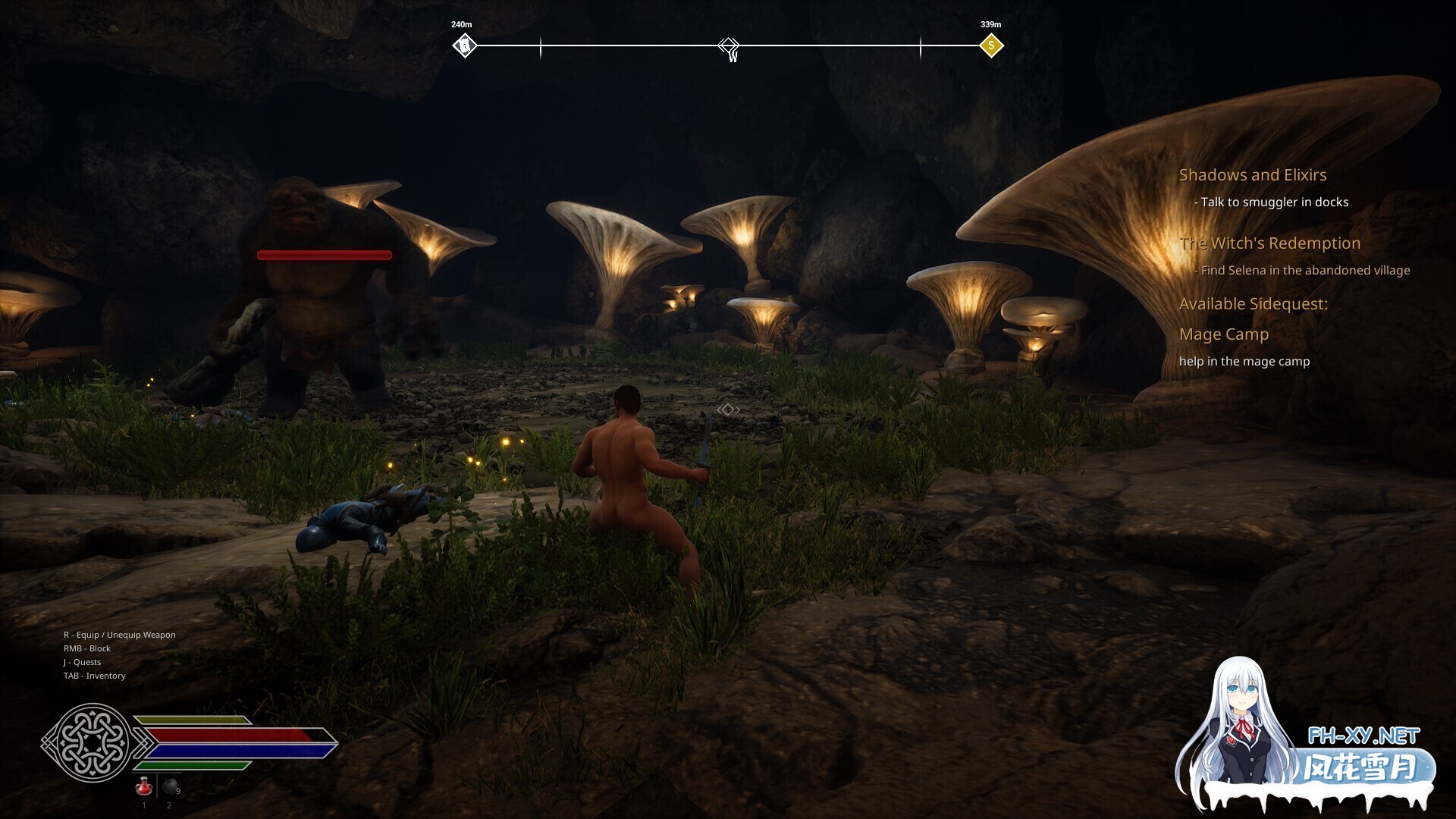Image resolution: width=1456 pixels, height=819 pixels.
Task: Choose the Mage Camp sidequest
Action: (x=1223, y=334)
